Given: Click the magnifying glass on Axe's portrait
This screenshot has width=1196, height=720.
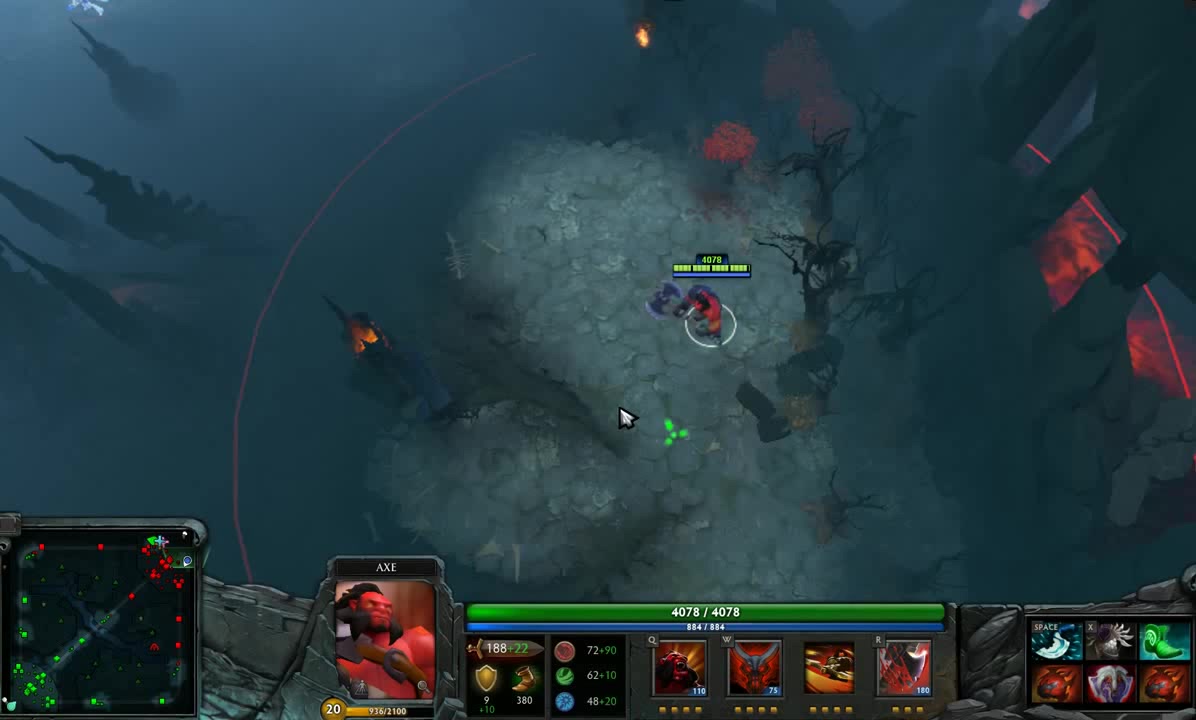Looking at the screenshot, I should (424, 688).
